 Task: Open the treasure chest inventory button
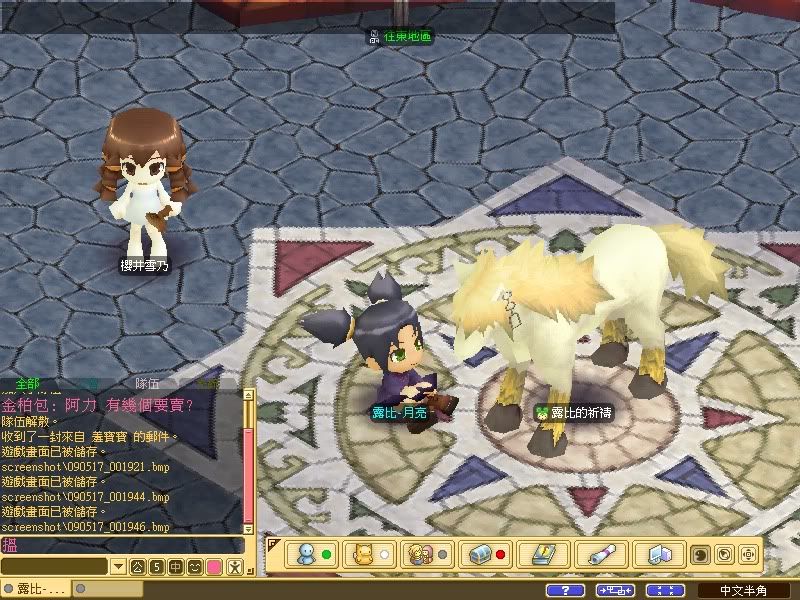pyautogui.click(x=485, y=554)
